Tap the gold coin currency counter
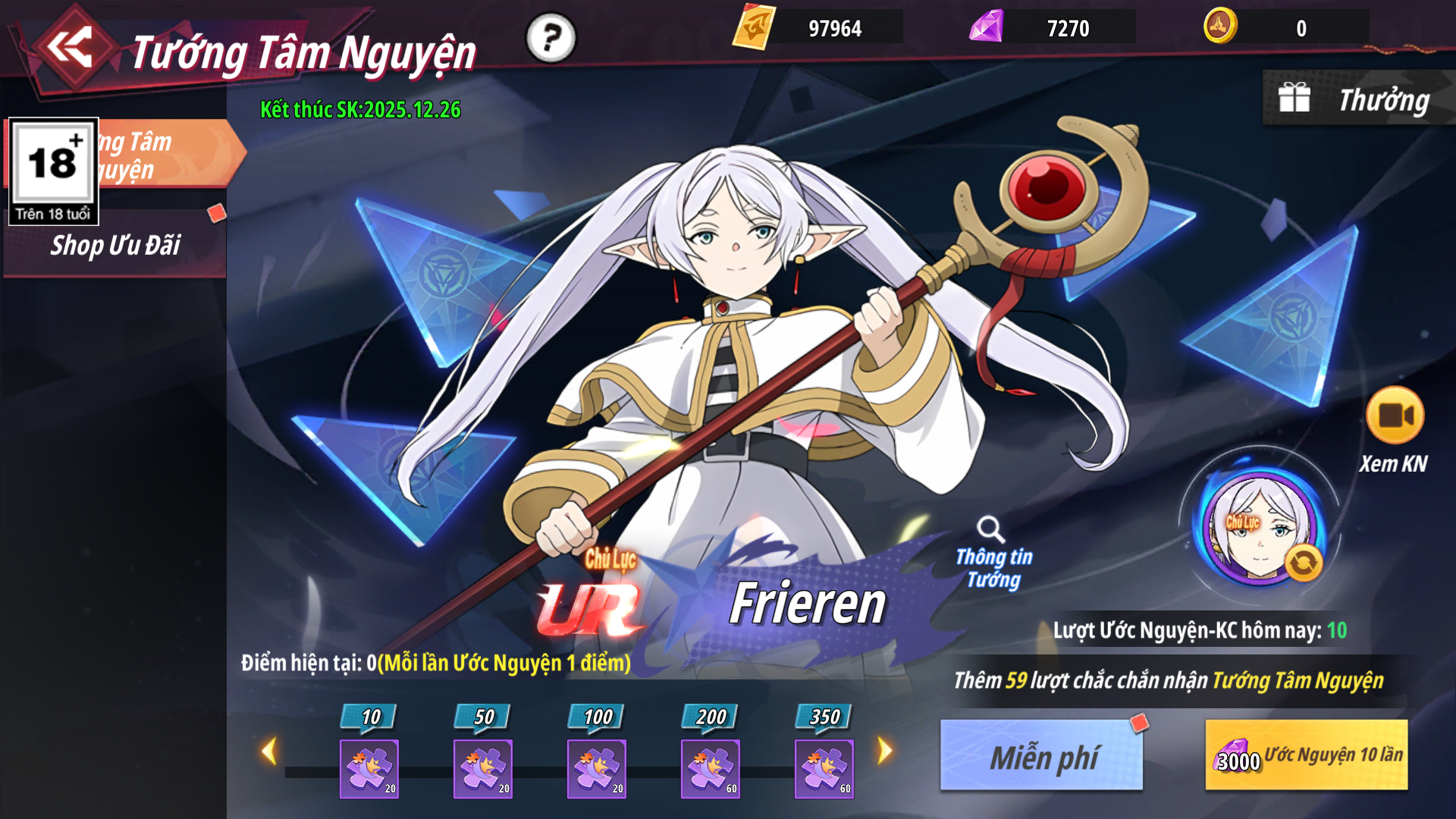1456x819 pixels. pos(1285,28)
